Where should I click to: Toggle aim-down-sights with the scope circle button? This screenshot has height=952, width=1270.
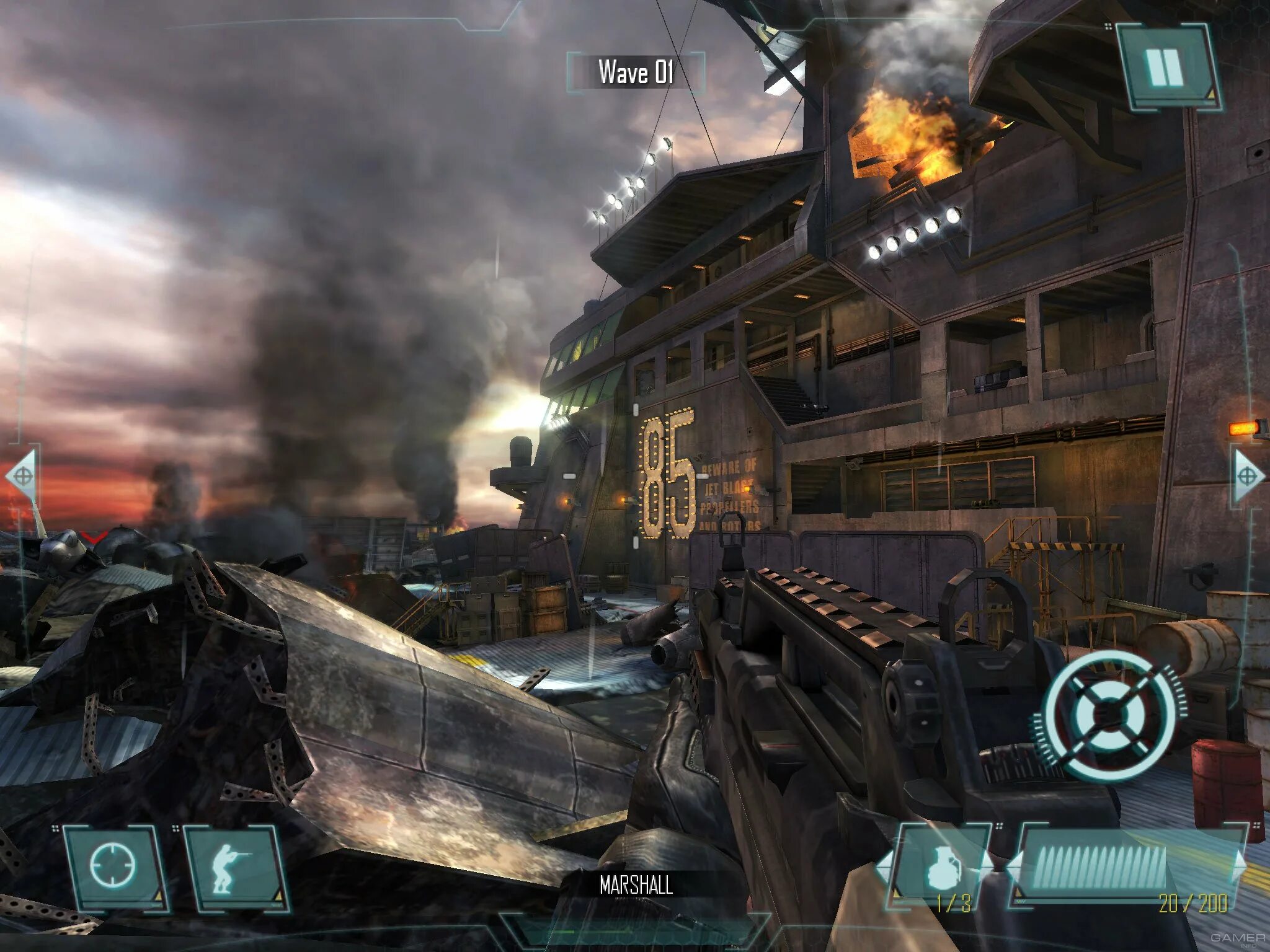tap(112, 865)
